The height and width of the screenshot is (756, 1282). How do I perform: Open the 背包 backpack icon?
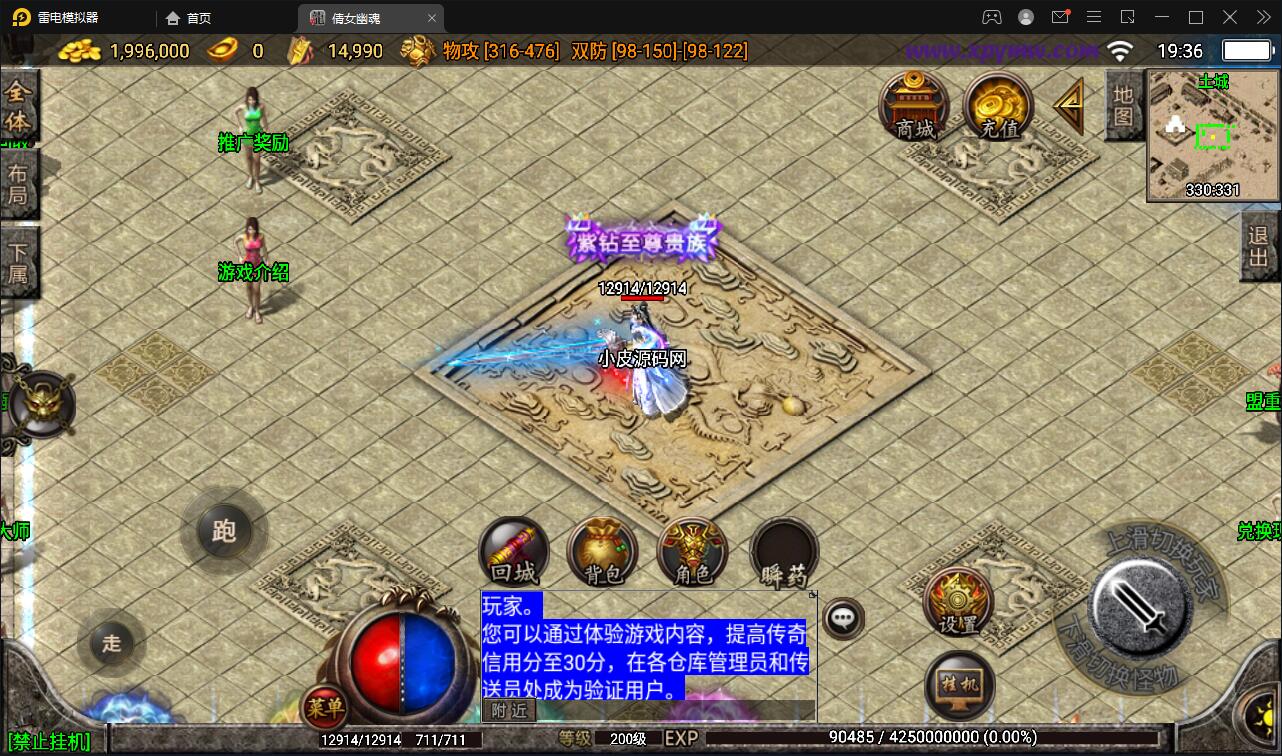click(x=602, y=550)
